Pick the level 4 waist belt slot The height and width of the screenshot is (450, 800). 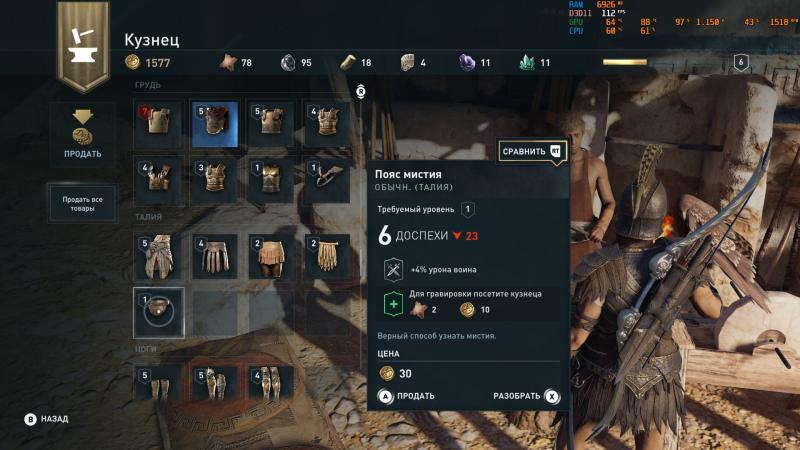click(x=214, y=257)
